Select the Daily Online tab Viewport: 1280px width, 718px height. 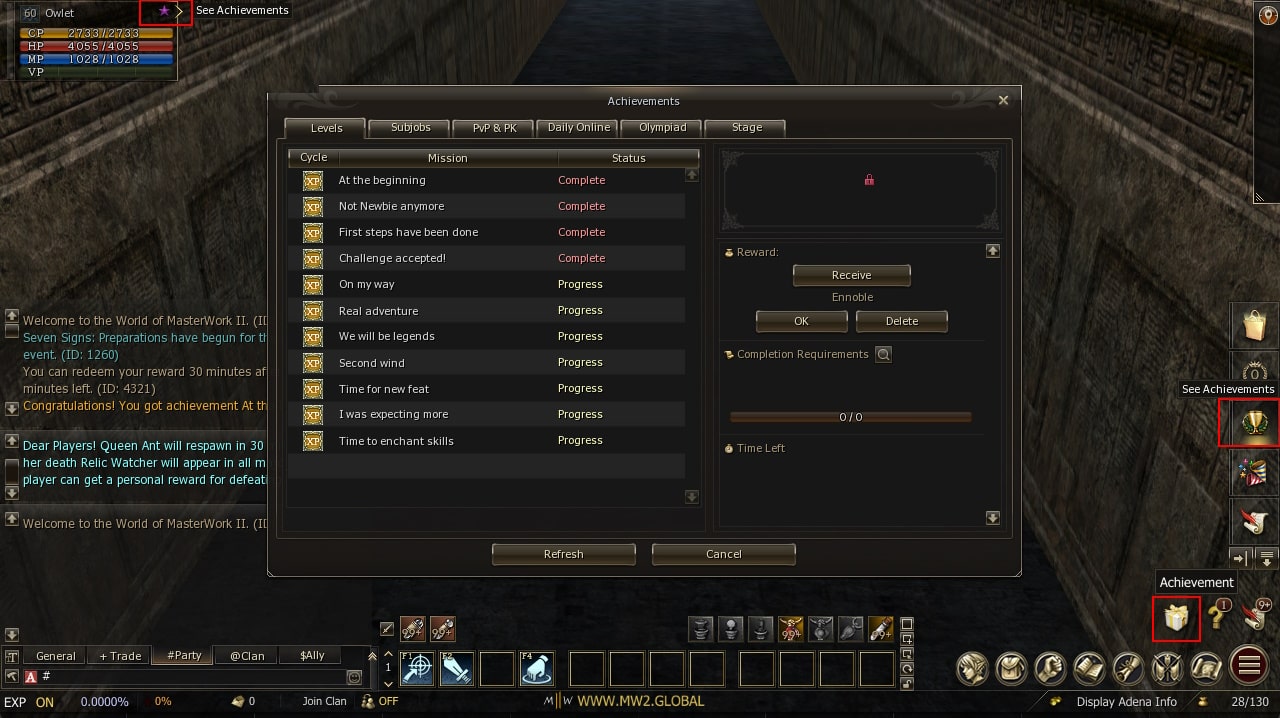pyautogui.click(x=578, y=128)
